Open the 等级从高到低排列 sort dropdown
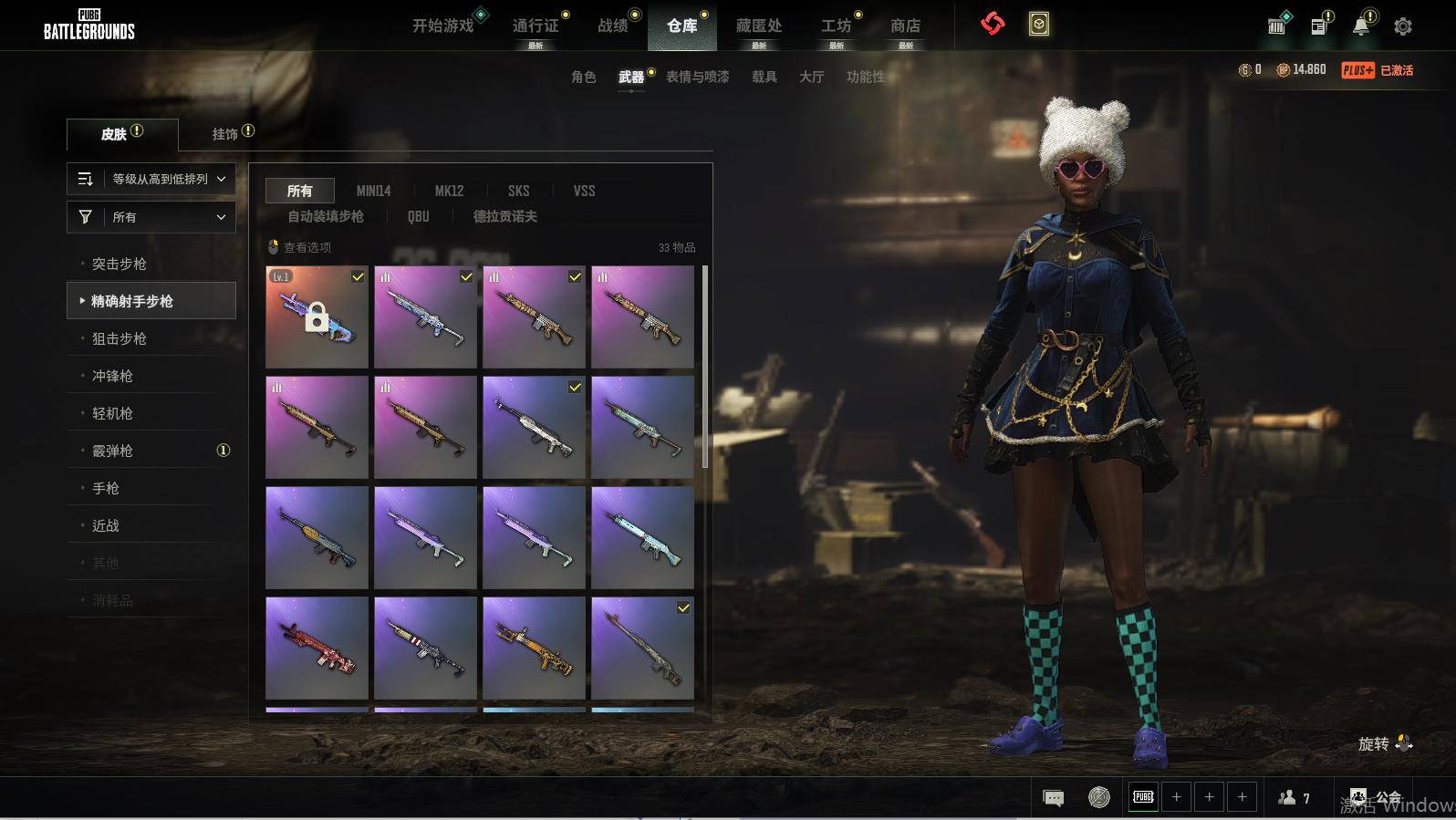The height and width of the screenshot is (820, 1456). [151, 179]
